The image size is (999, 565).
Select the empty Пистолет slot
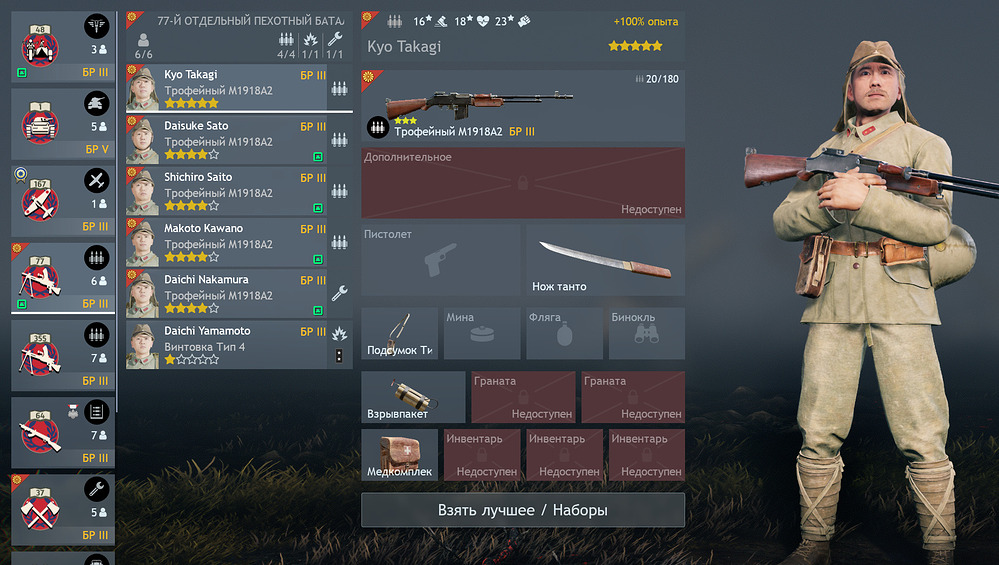[x=441, y=260]
